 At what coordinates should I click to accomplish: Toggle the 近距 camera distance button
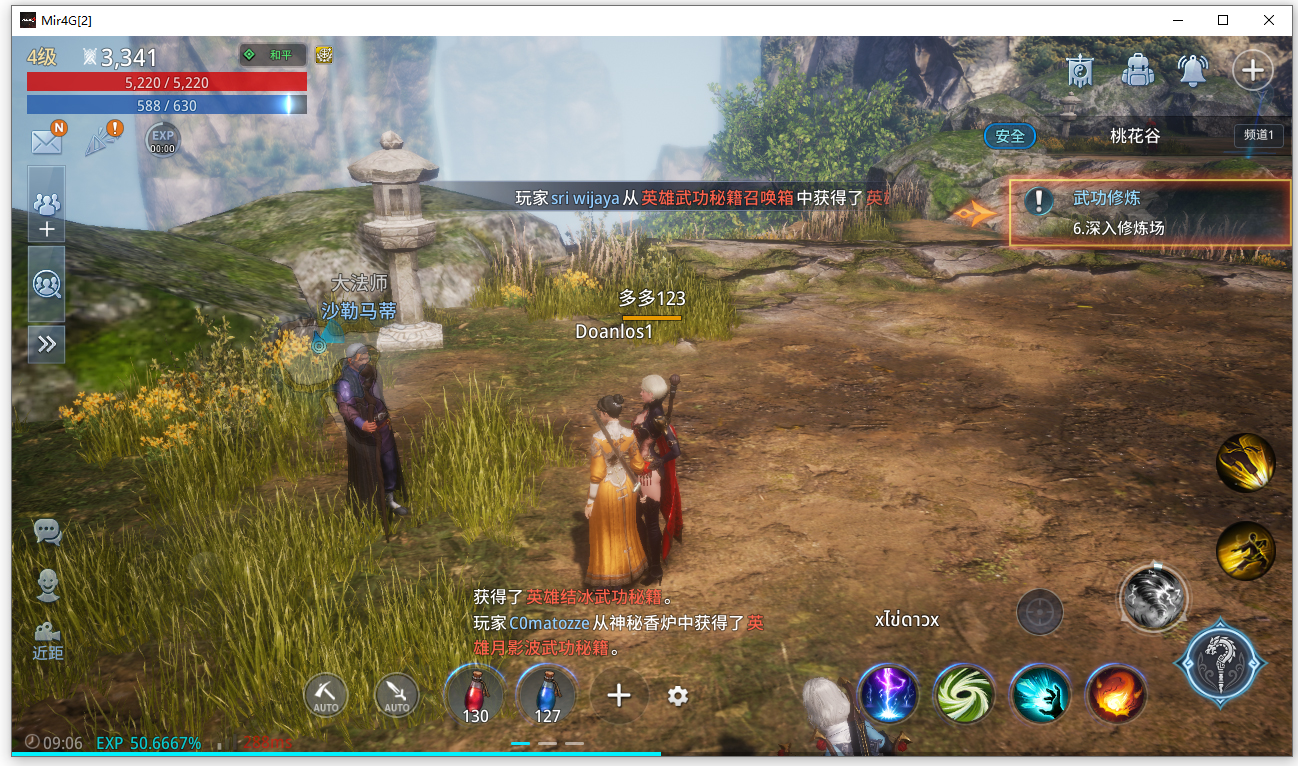47,640
